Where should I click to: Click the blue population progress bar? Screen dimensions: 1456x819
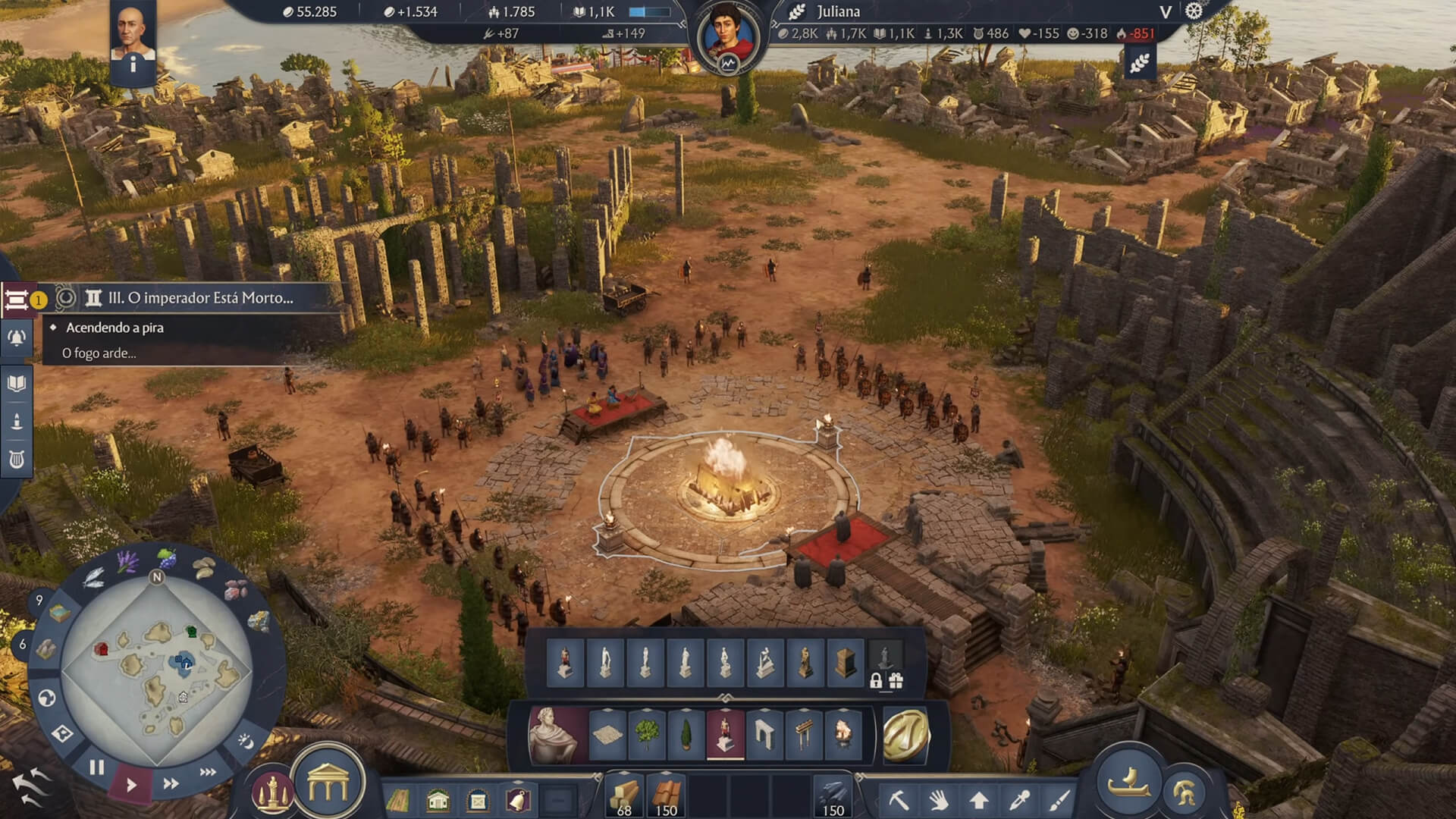(x=650, y=11)
